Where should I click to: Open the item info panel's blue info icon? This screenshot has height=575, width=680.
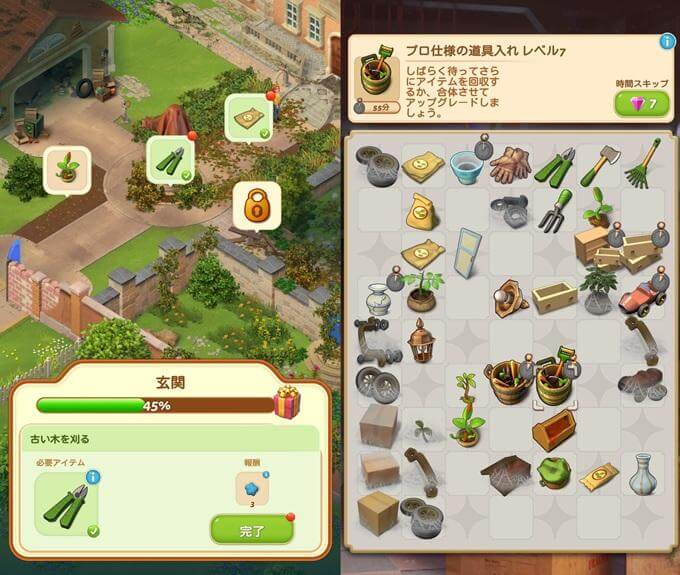point(667,42)
